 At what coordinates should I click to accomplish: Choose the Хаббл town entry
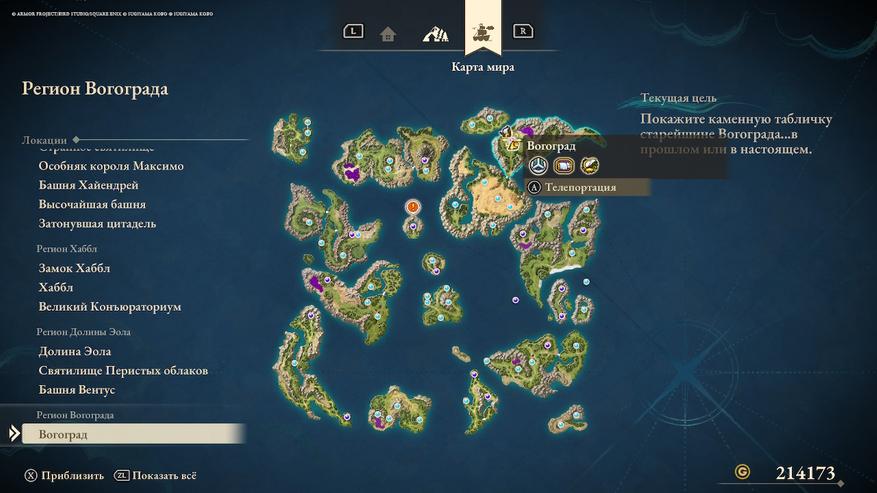coord(56,287)
